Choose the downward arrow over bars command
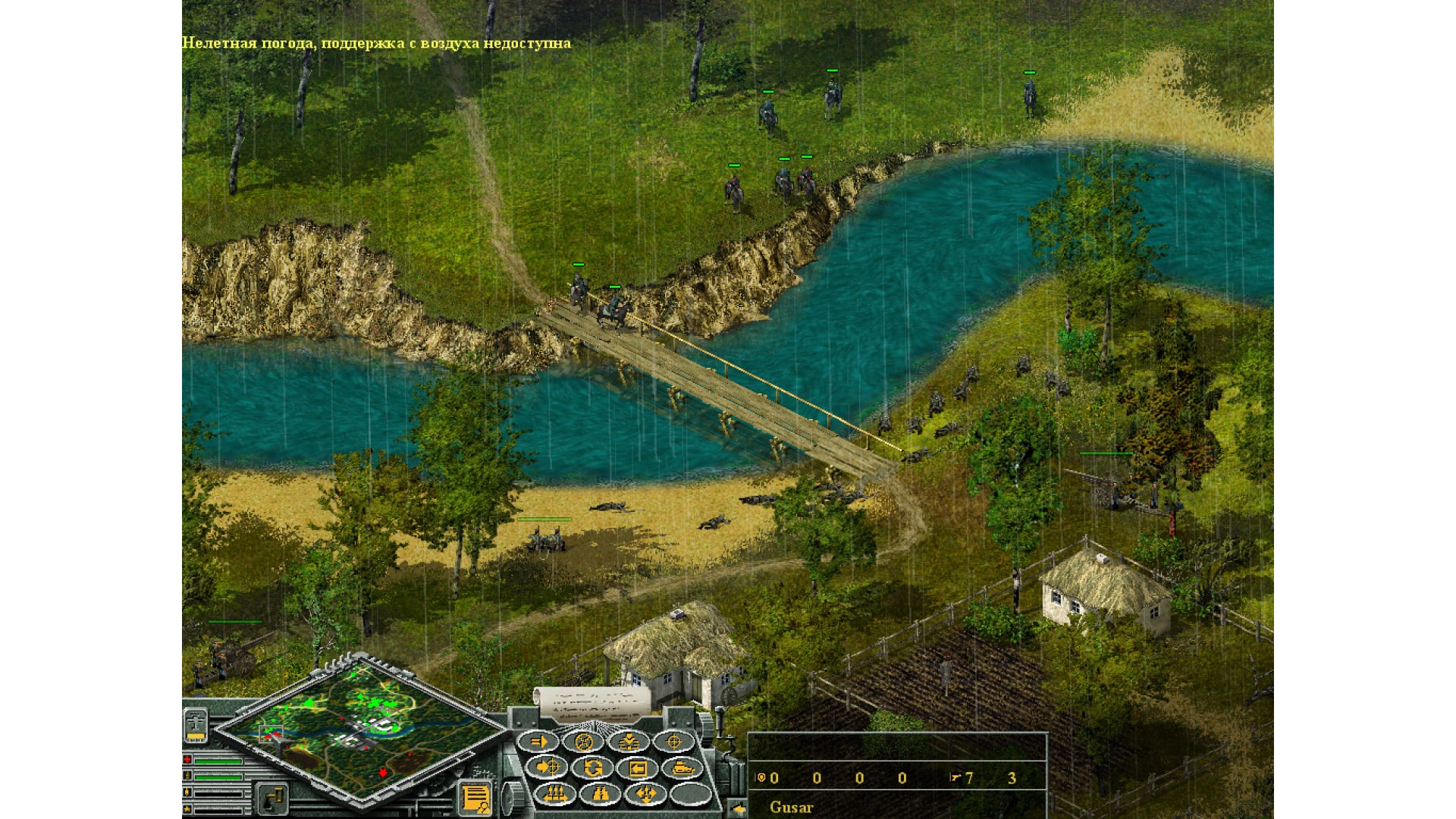The image size is (1456, 819). click(x=629, y=742)
